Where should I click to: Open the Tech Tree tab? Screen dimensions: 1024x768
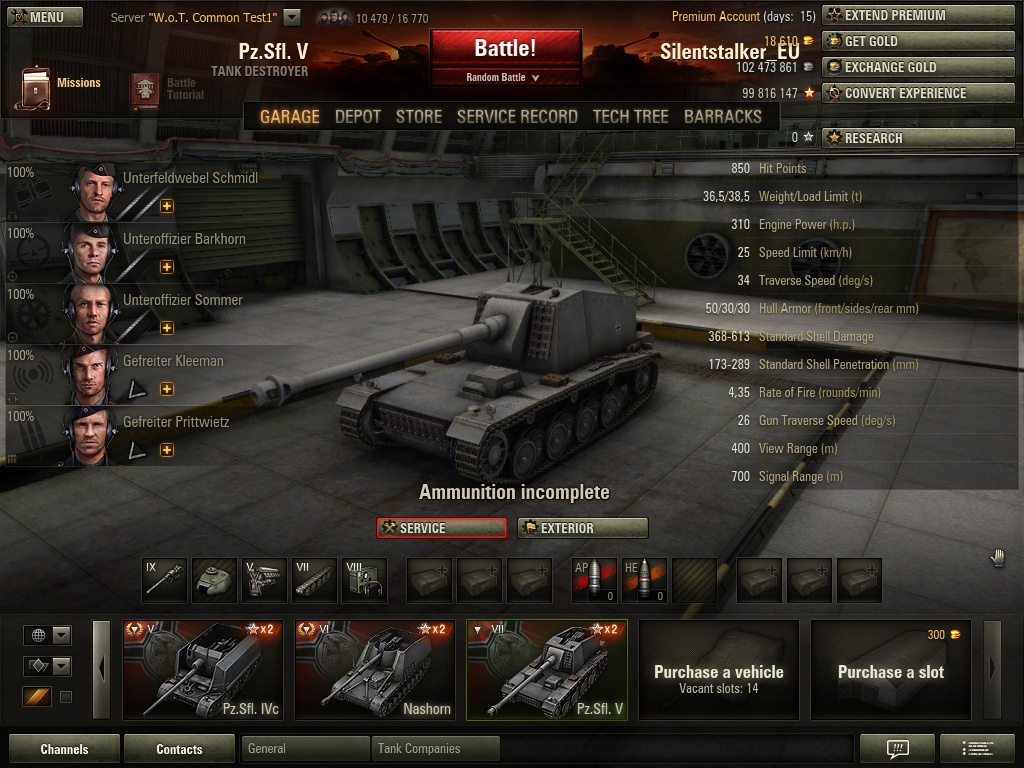(630, 116)
